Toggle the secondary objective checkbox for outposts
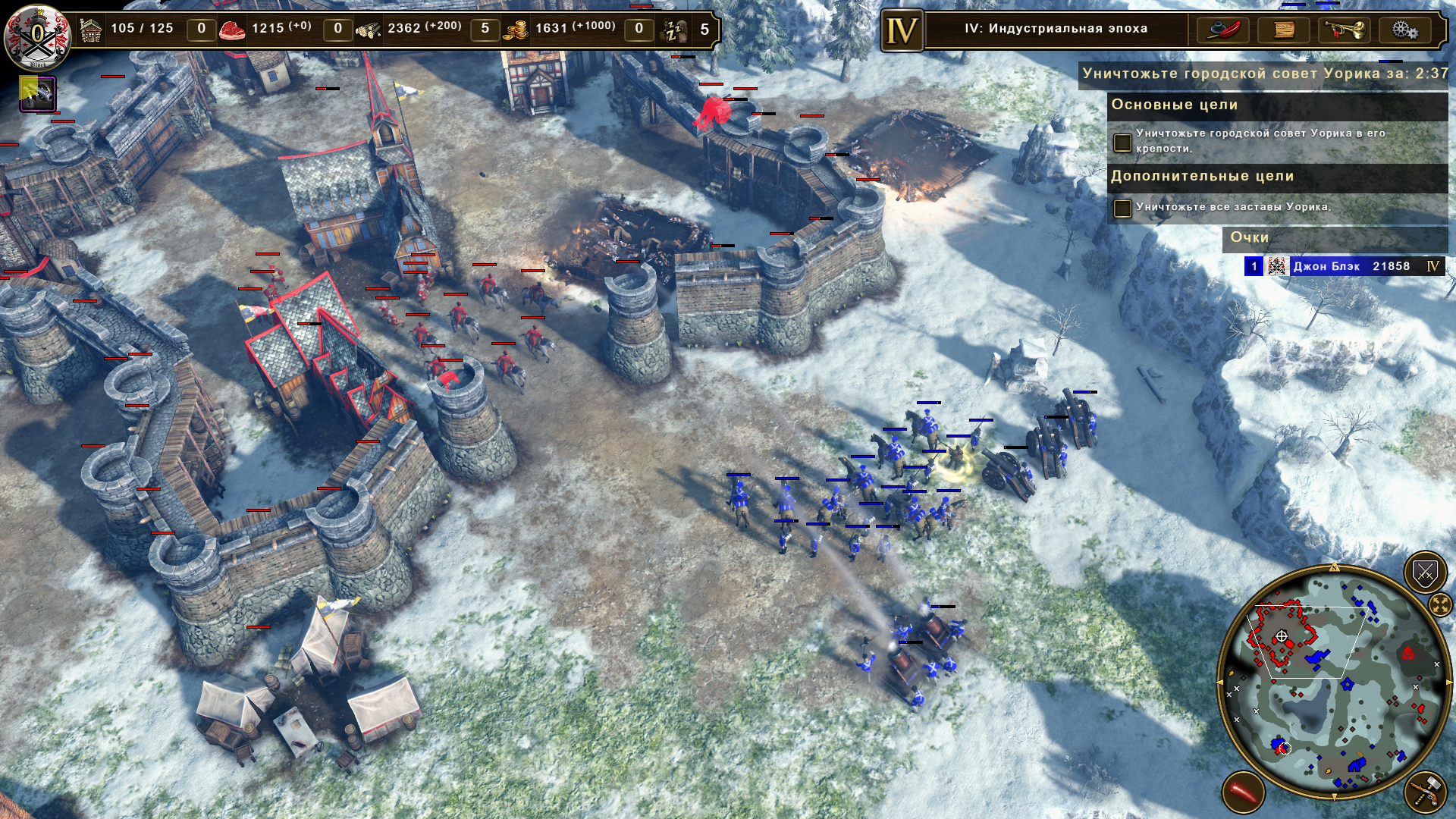This screenshot has height=819, width=1456. tap(1122, 208)
